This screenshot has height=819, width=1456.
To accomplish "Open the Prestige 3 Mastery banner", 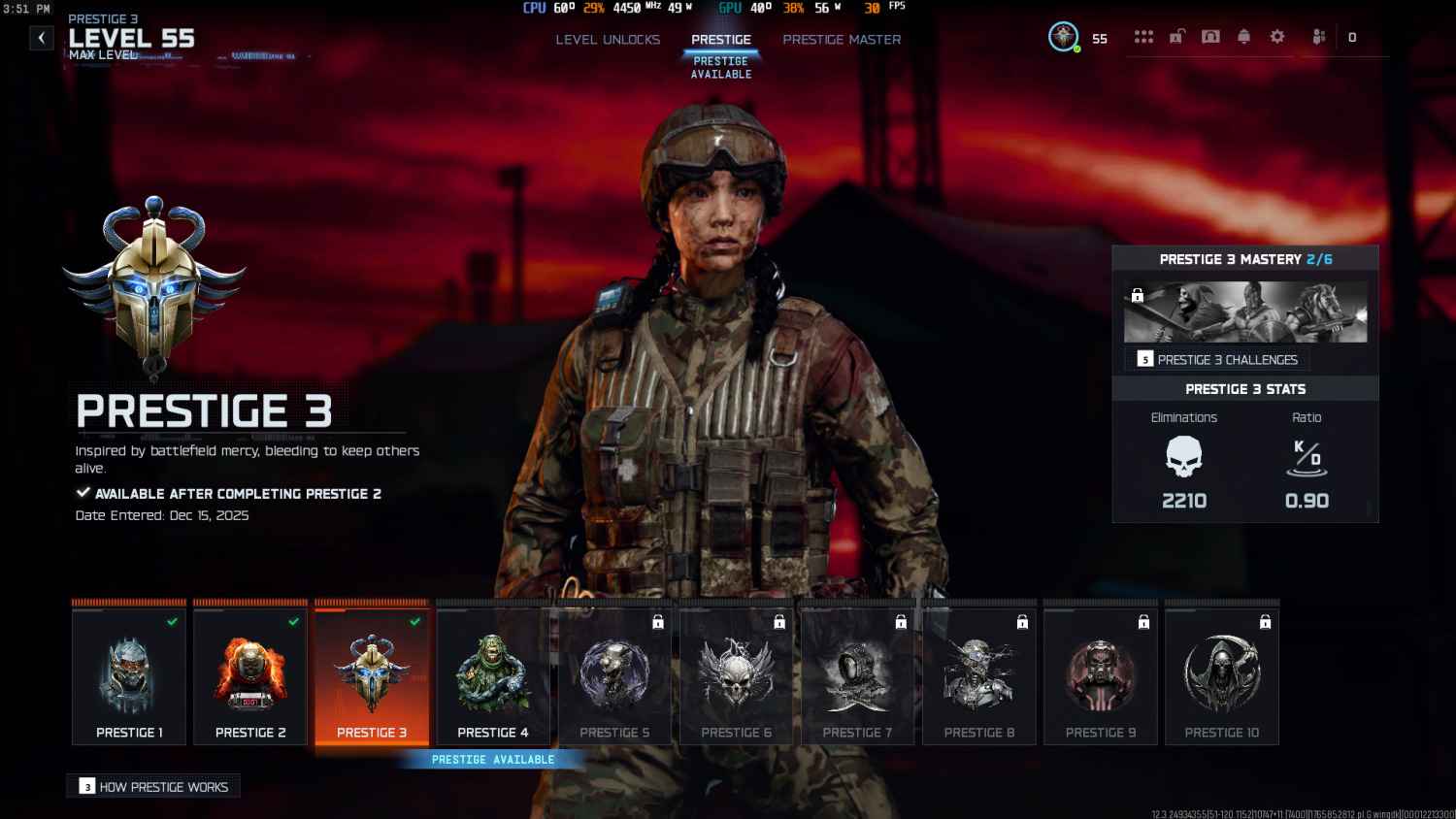I will (1245, 311).
